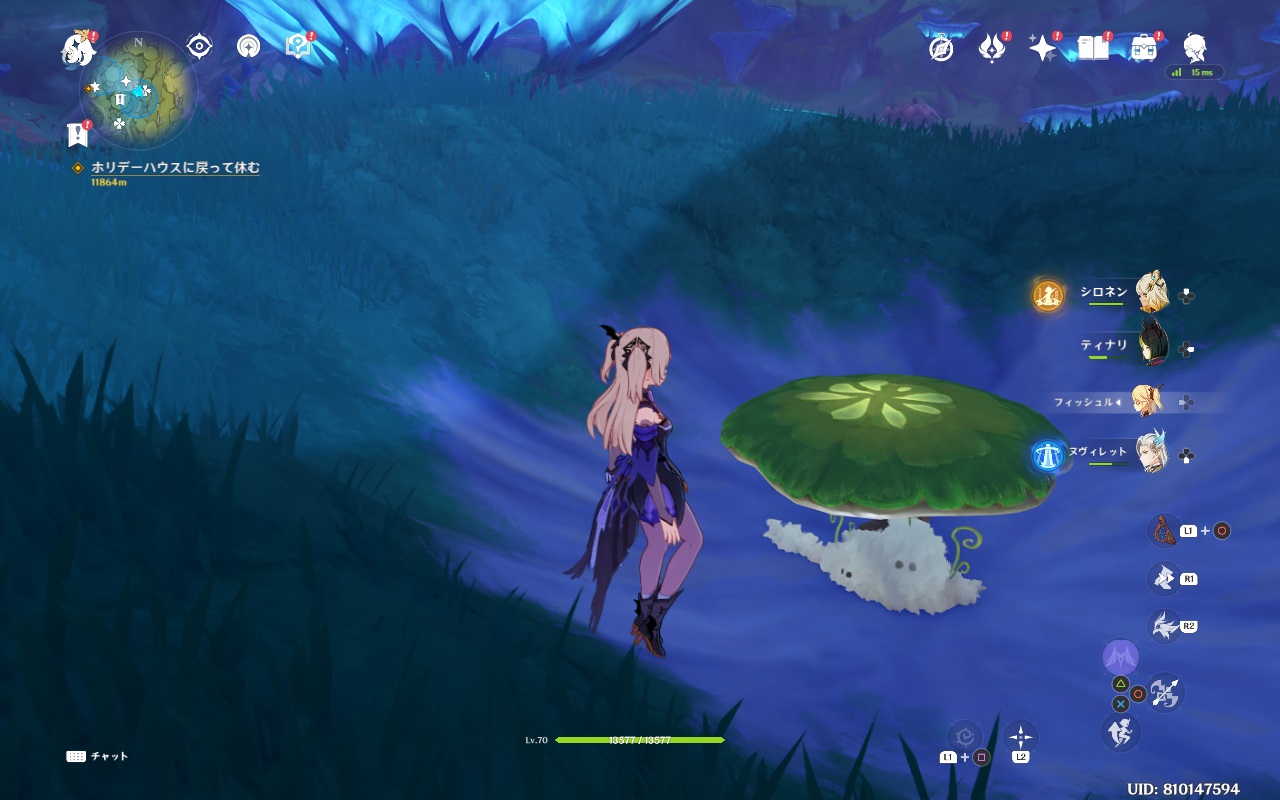Switch to party member ティナリ
The image size is (1280, 800).
pos(1150,347)
